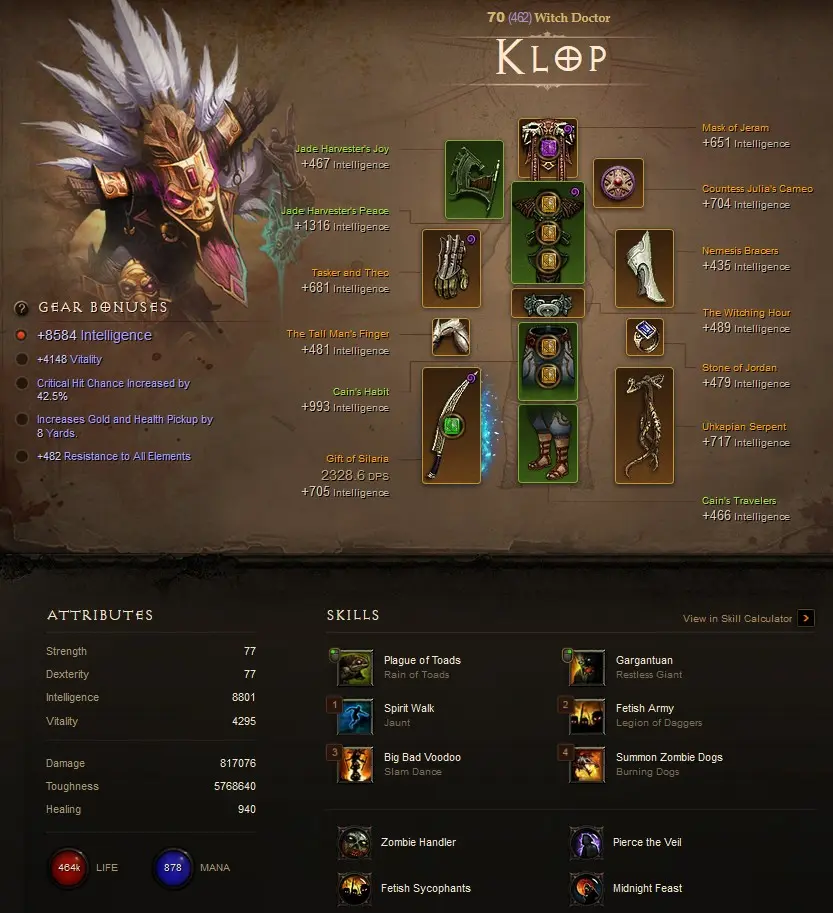The height and width of the screenshot is (913, 833).
Task: Select the Gift of Silaria weapon slot
Action: (451, 425)
